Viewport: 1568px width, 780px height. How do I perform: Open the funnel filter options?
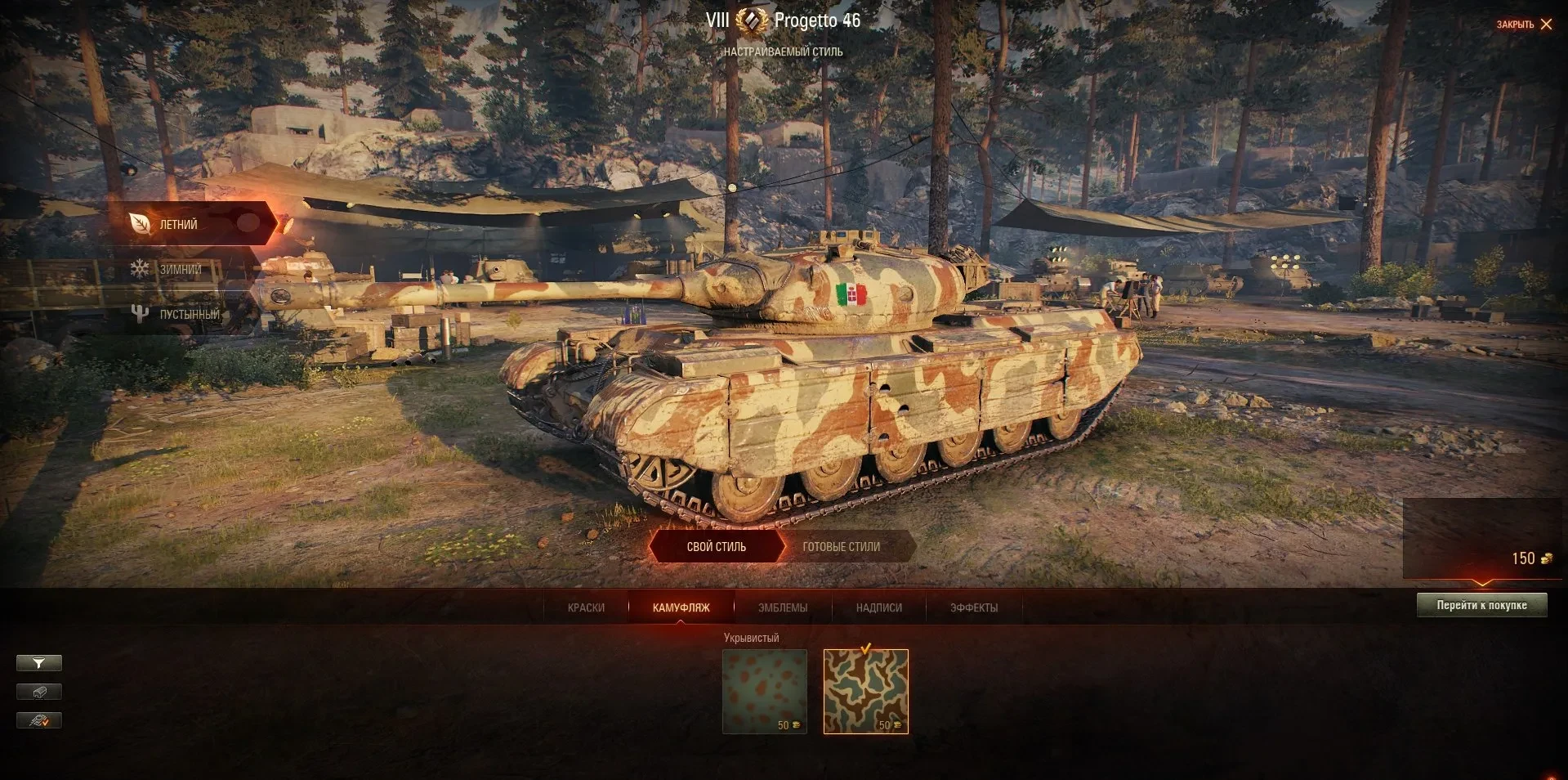38,663
